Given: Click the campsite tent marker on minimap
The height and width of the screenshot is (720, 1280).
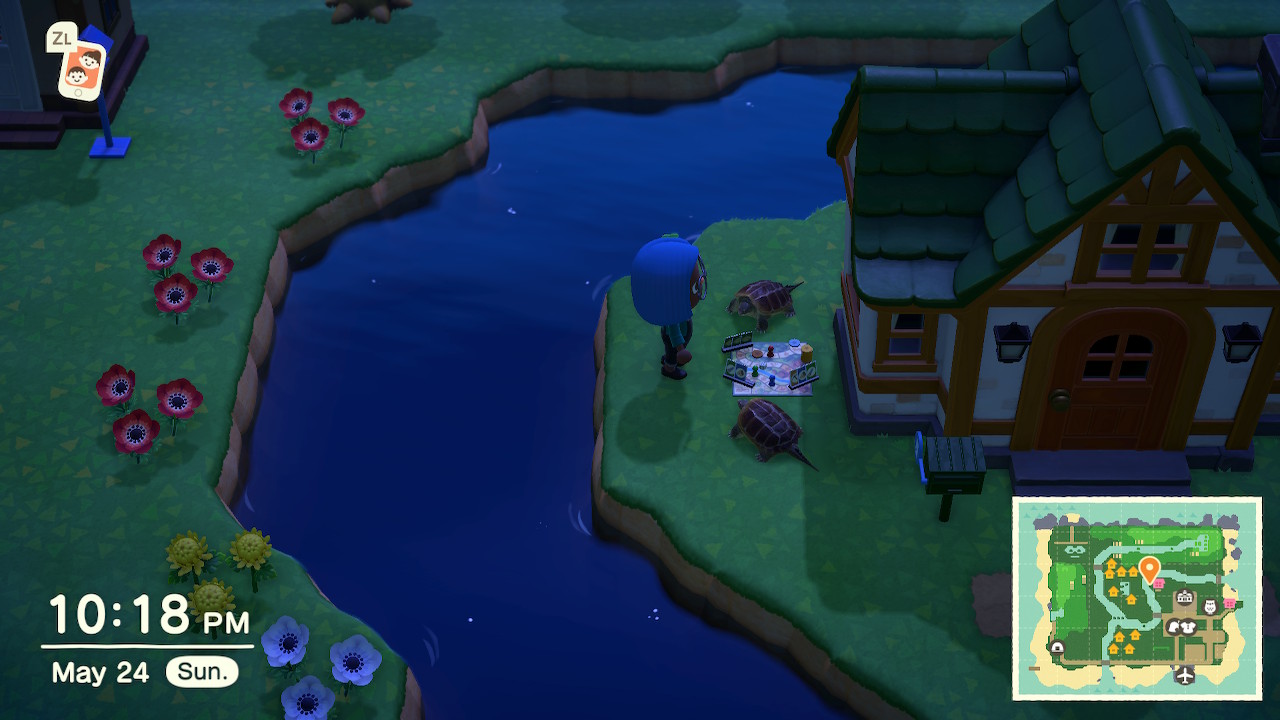Looking at the screenshot, I should 1057,648.
